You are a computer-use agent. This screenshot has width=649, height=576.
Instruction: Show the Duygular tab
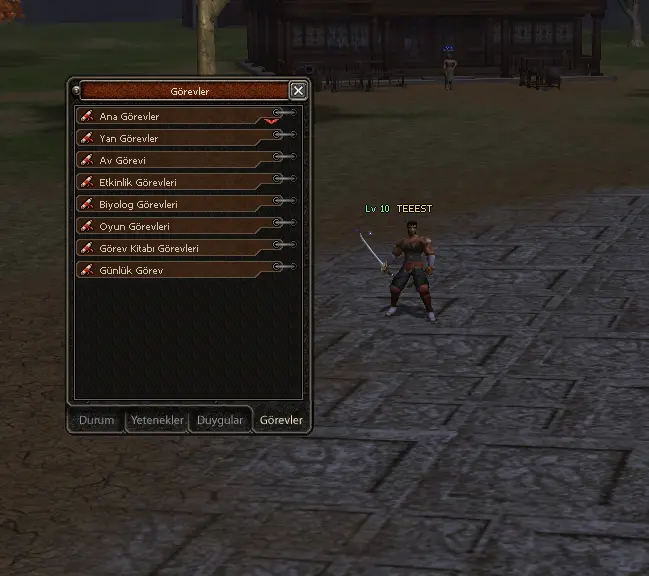[x=220, y=421]
